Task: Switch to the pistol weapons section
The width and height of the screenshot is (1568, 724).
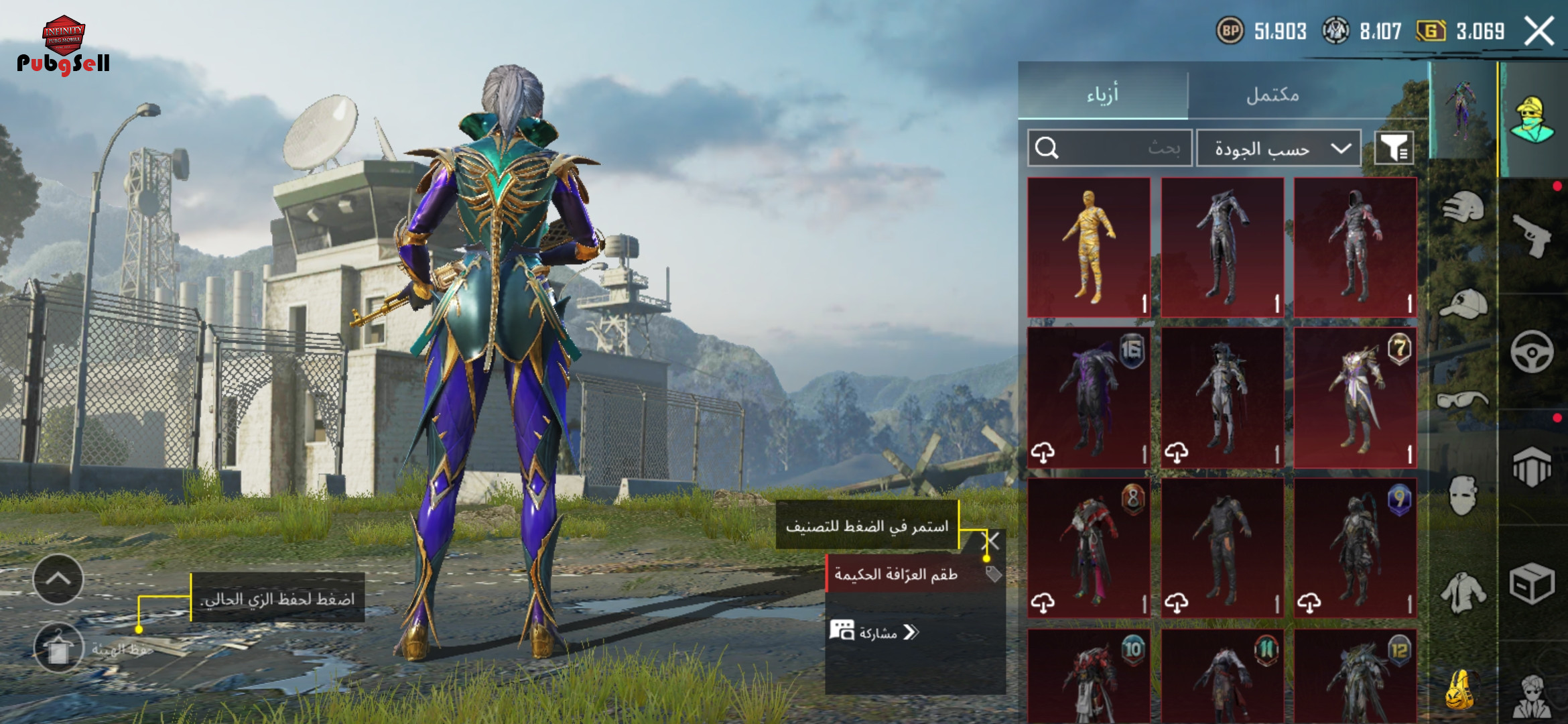Action: point(1532,235)
